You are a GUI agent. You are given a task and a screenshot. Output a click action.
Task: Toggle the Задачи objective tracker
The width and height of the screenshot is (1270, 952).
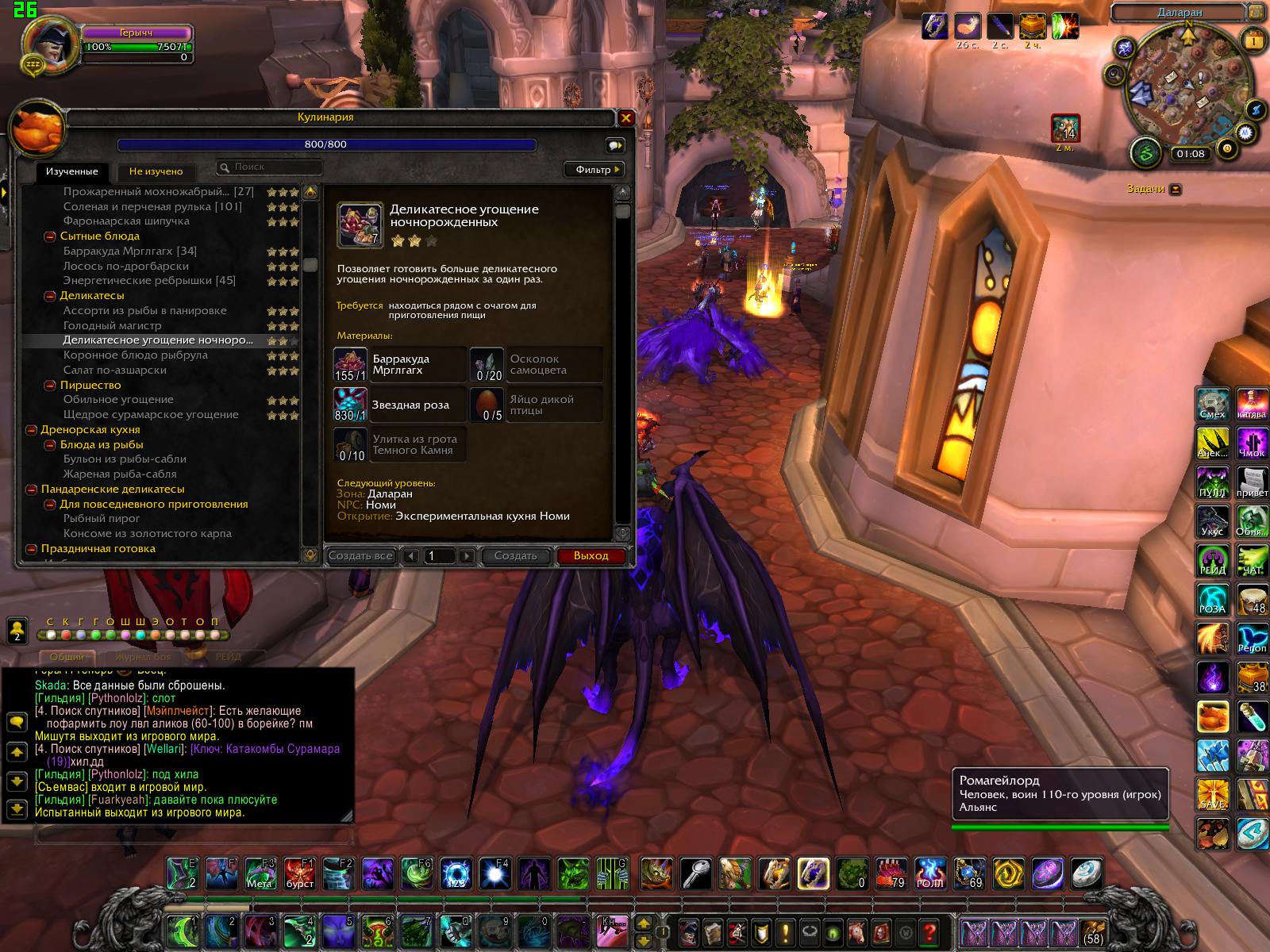[x=1176, y=190]
